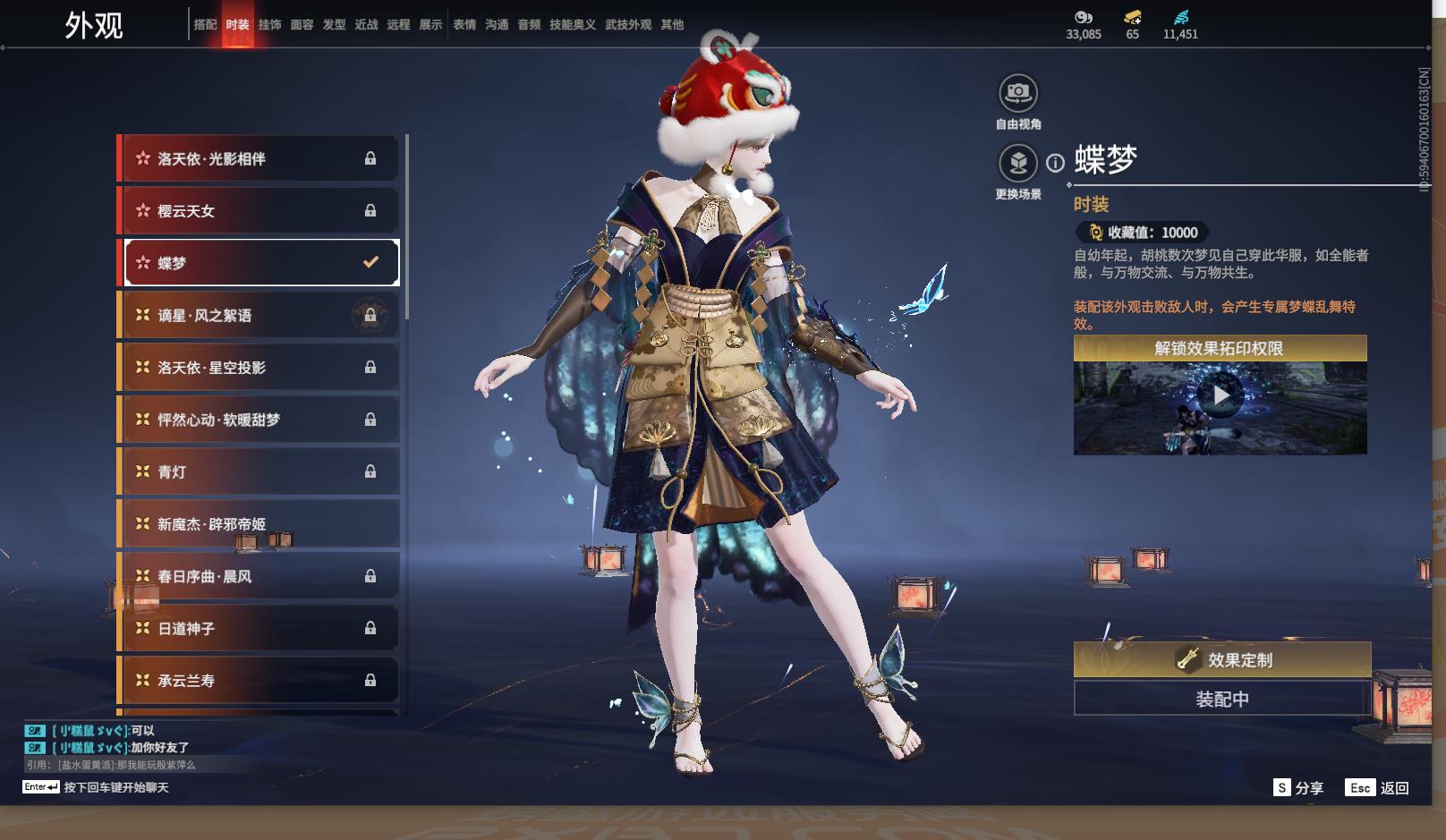This screenshot has height=840, width=1446.
Task: Click the 更换场景 scene change icon
Action: click(x=1018, y=164)
